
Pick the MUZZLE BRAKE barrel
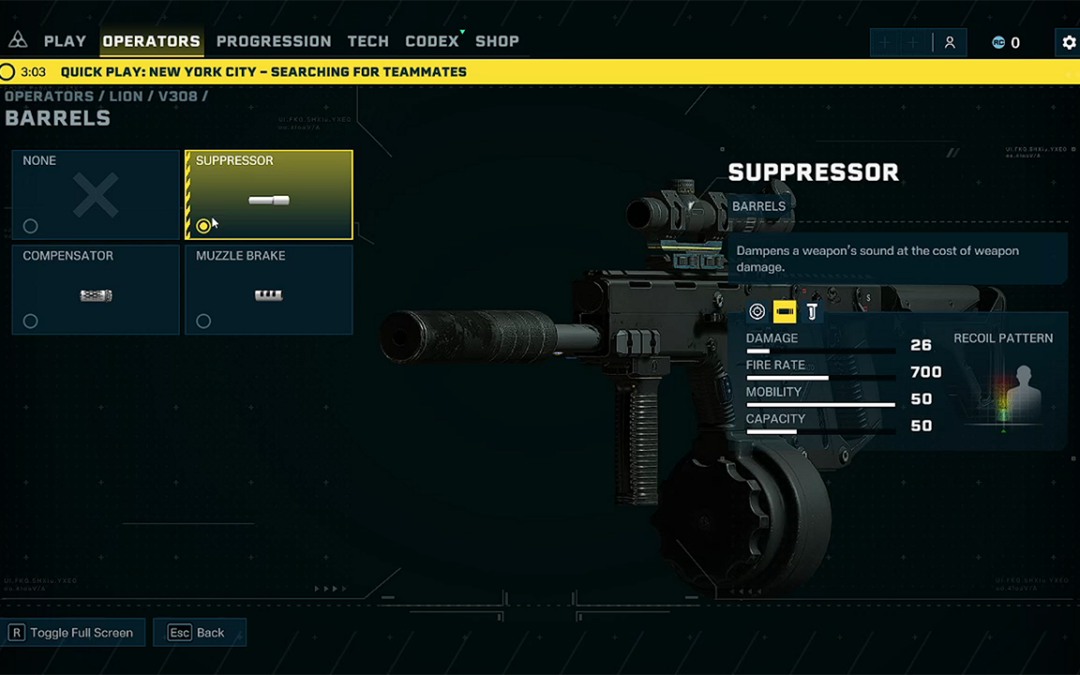tap(269, 290)
